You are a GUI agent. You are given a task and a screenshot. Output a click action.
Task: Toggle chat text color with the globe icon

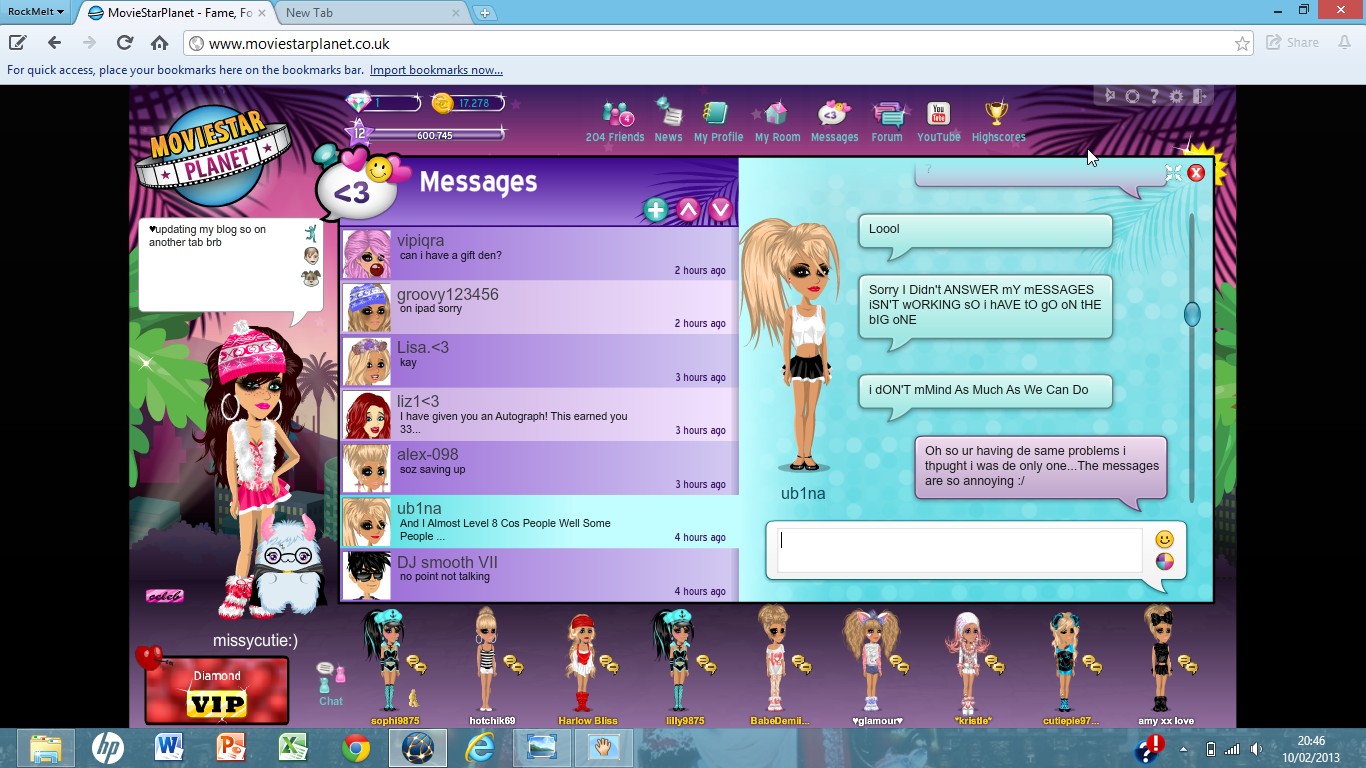[x=1163, y=561]
